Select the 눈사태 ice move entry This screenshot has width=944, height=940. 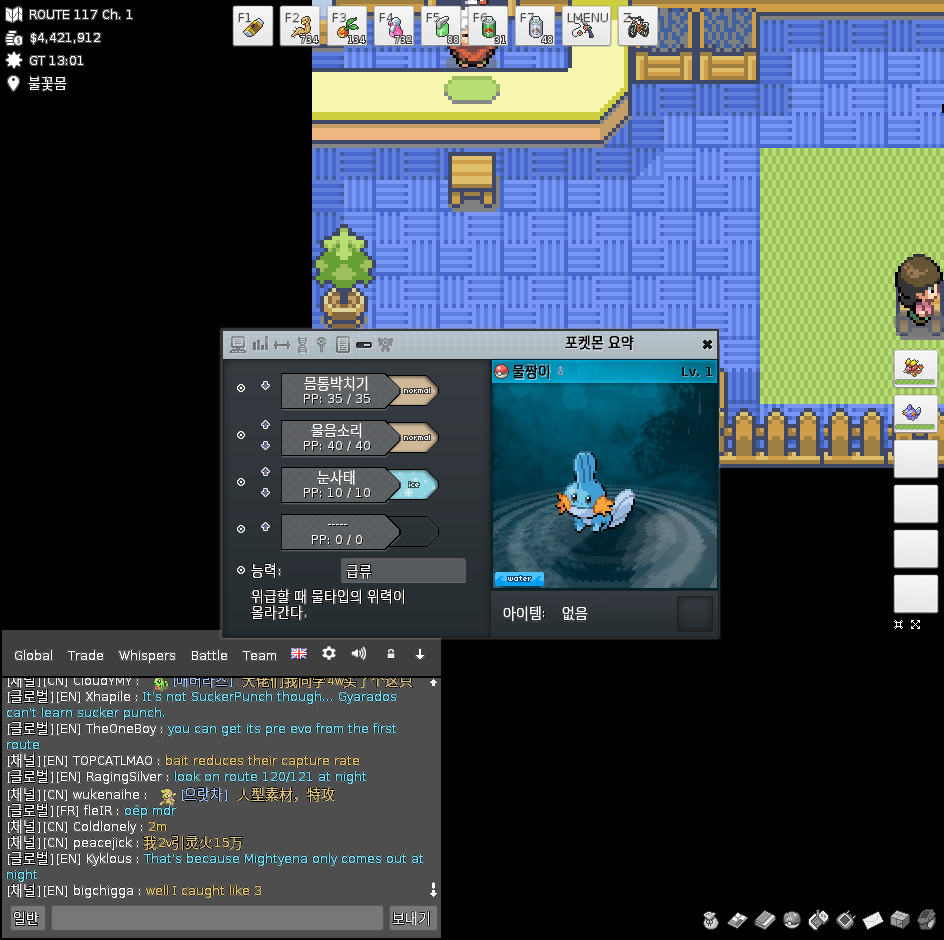336,484
